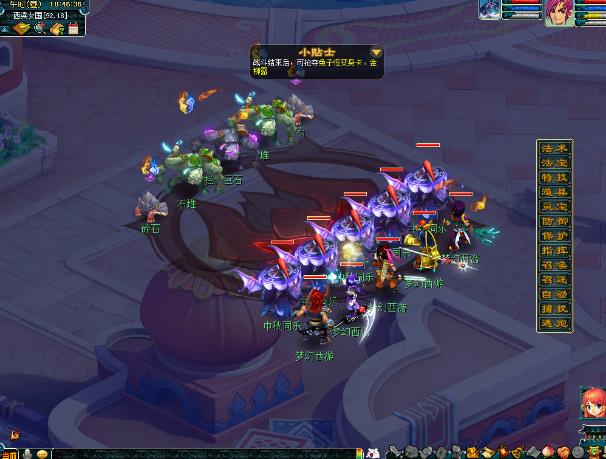This screenshot has height=459, width=606.
Task: Select the 保护 (Protect) command
Action: pos(554,236)
